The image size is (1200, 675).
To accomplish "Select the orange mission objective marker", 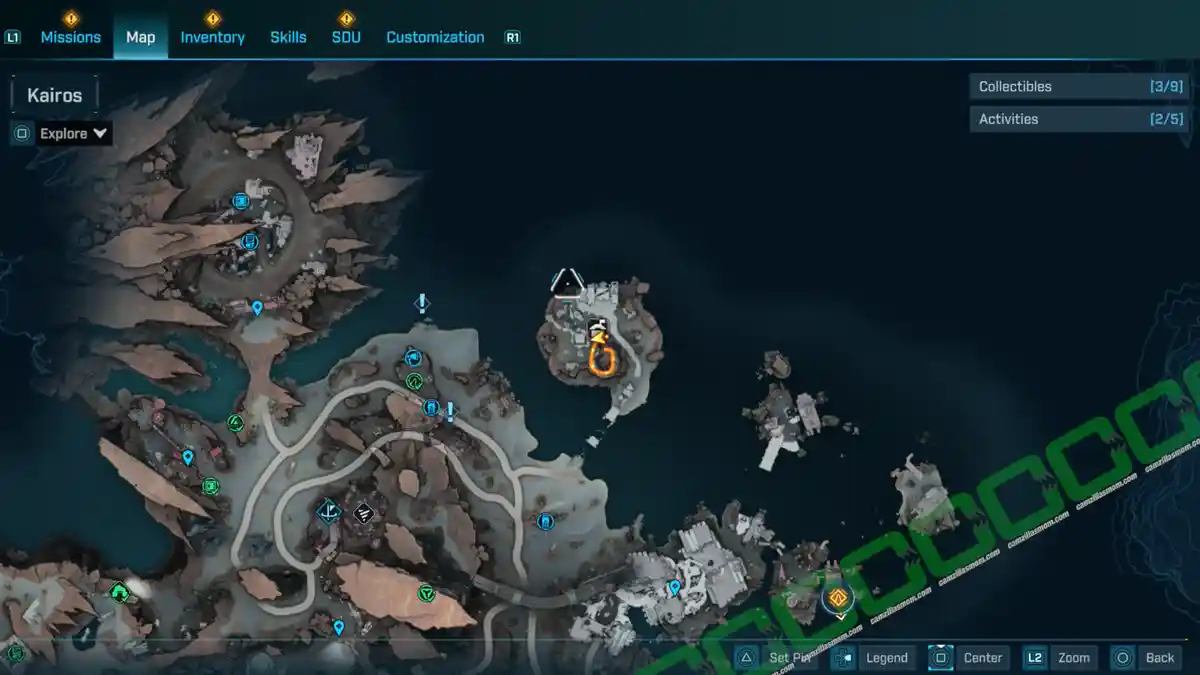I will click(x=837, y=598).
